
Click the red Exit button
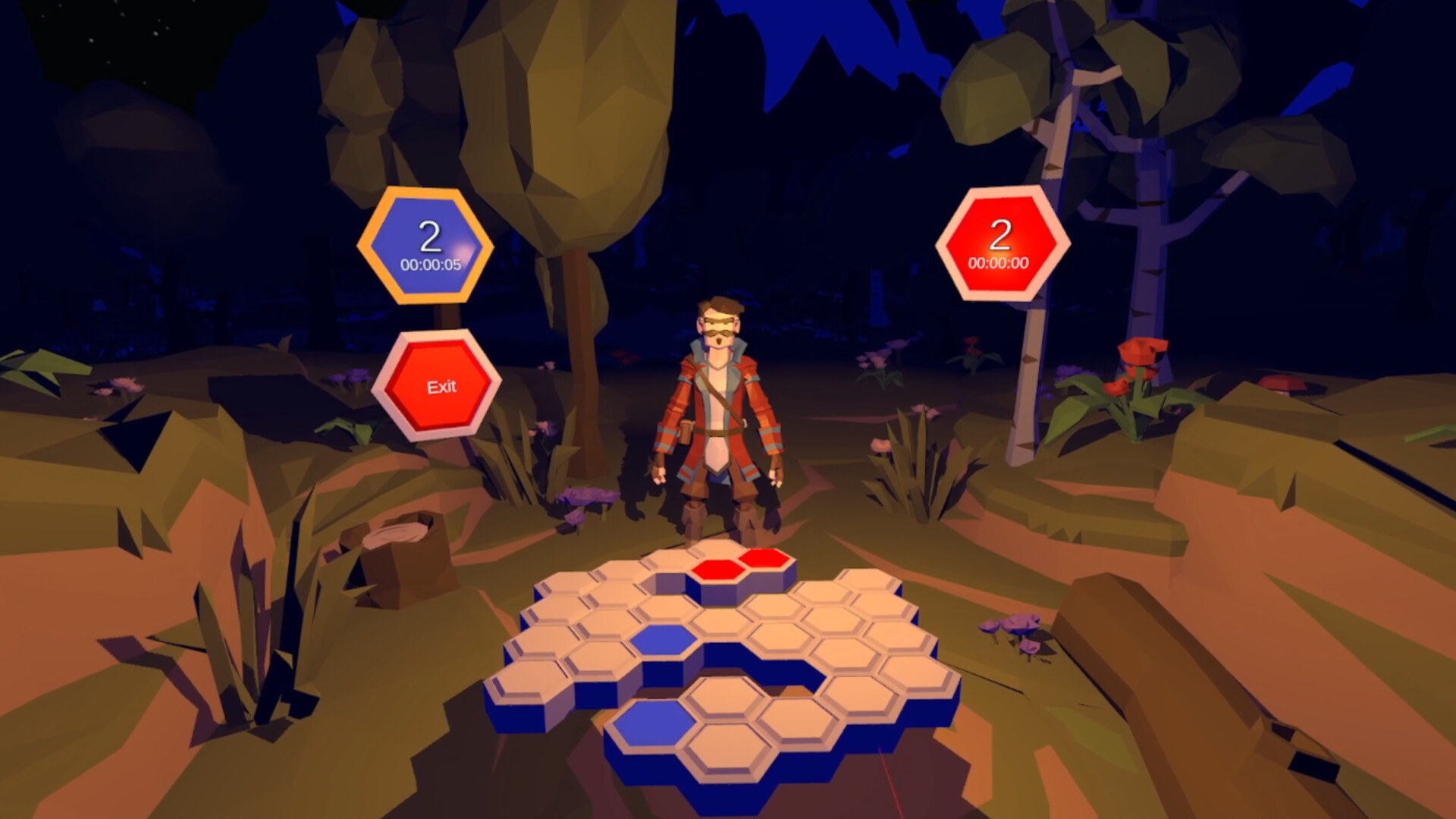[x=438, y=388]
